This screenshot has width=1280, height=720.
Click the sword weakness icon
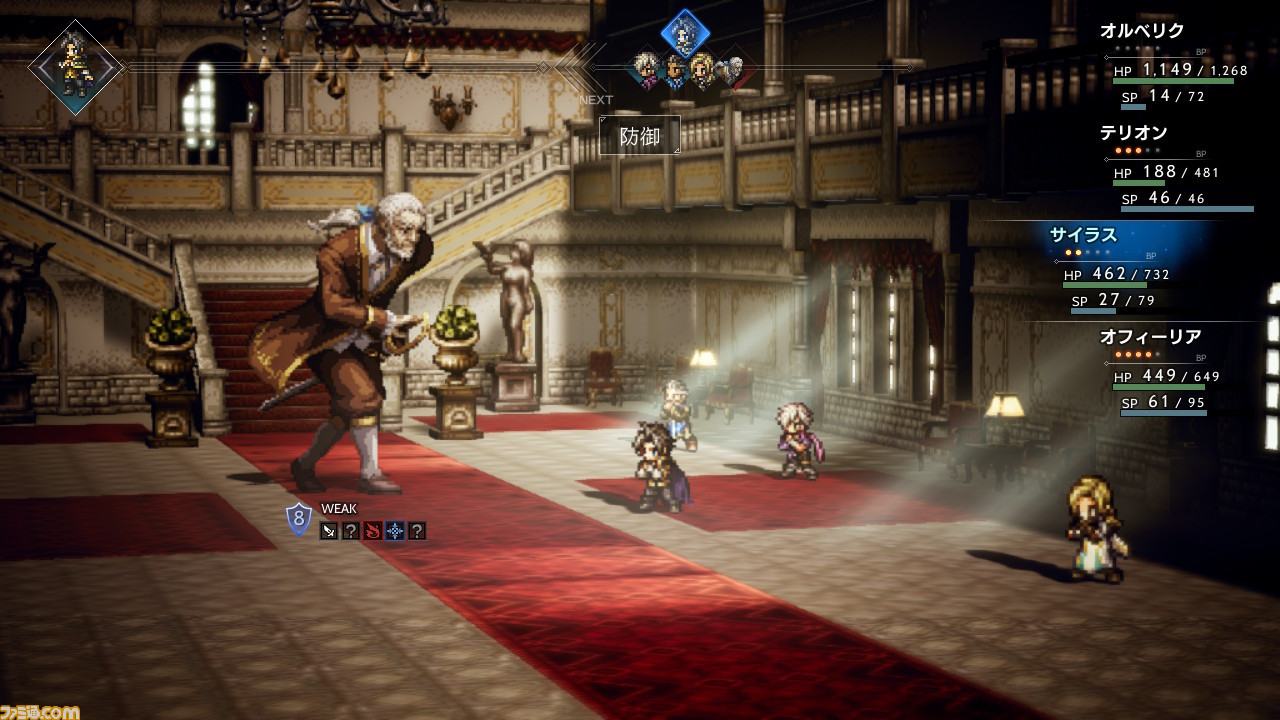[329, 531]
